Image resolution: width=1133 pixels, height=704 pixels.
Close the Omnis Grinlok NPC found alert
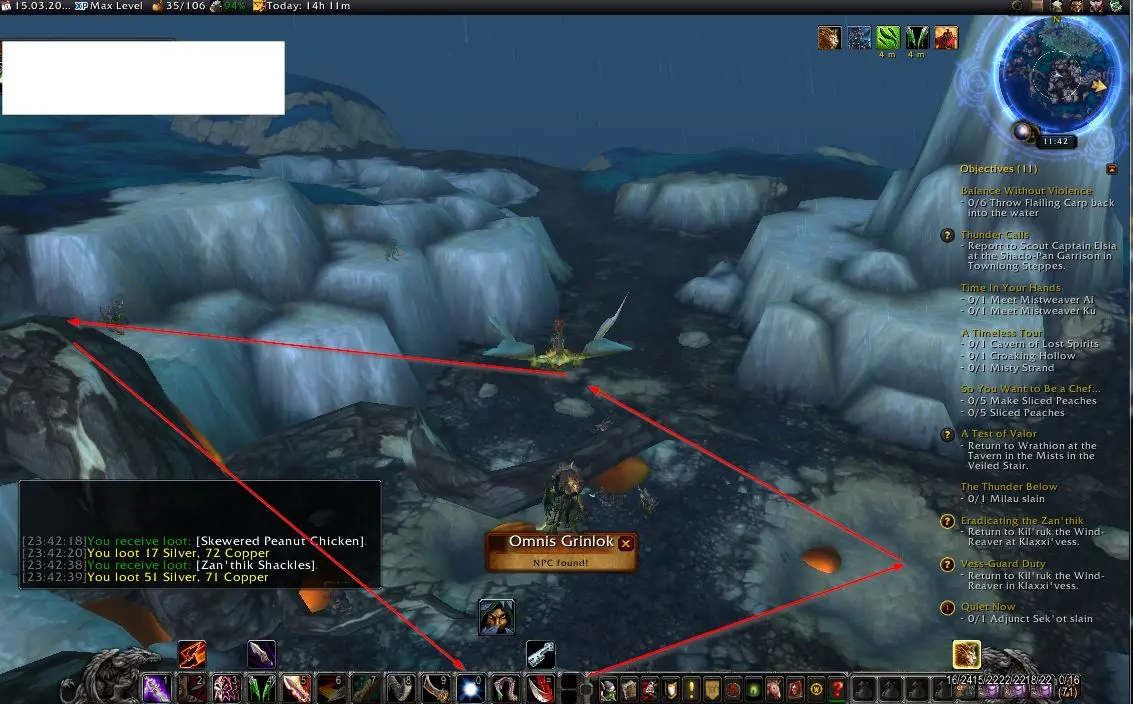626,543
